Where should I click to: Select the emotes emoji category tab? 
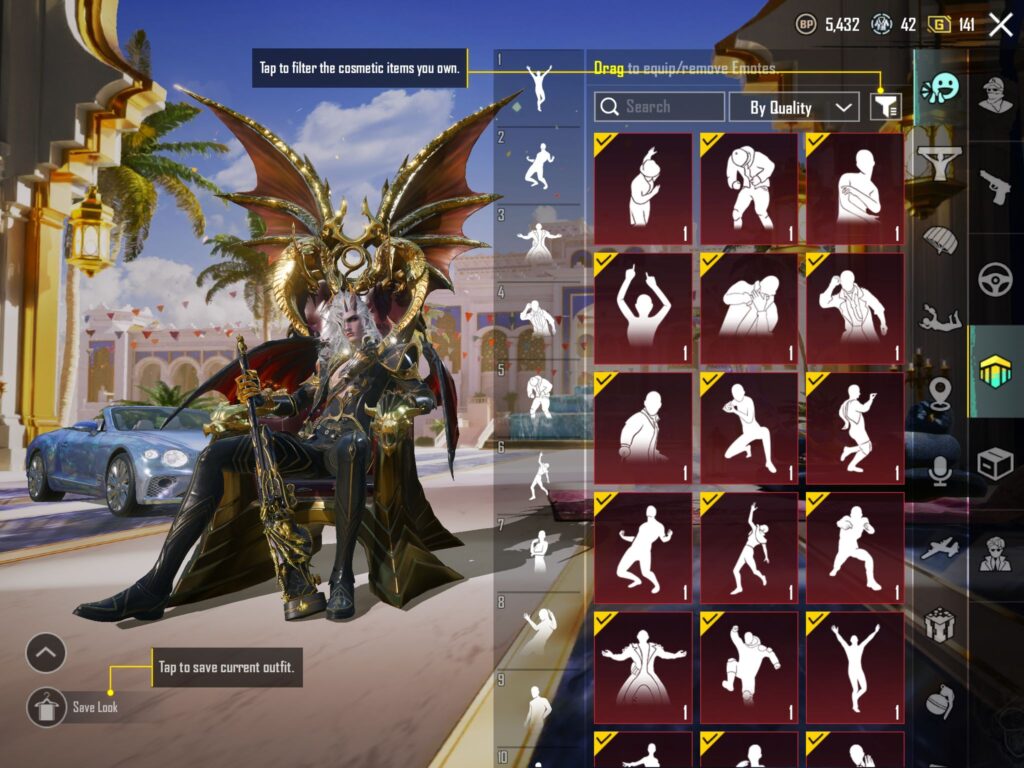pos(940,90)
